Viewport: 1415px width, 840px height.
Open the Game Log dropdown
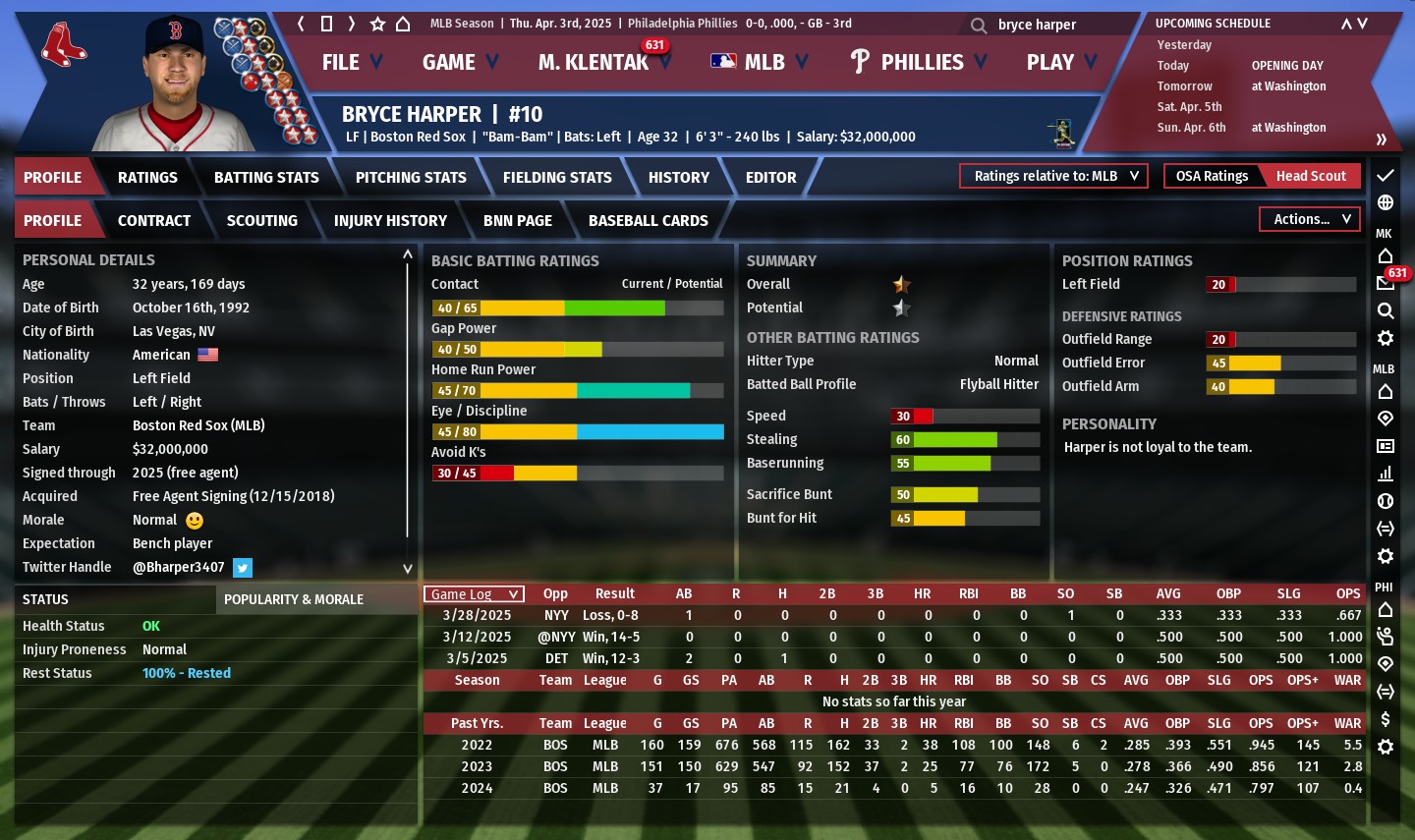click(x=474, y=594)
